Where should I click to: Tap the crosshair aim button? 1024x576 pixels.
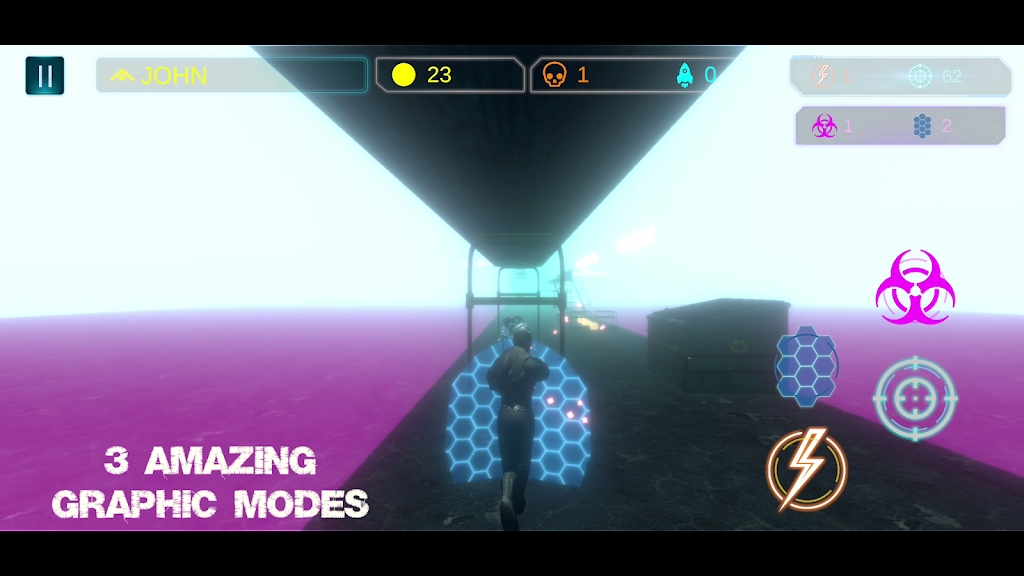tap(915, 398)
